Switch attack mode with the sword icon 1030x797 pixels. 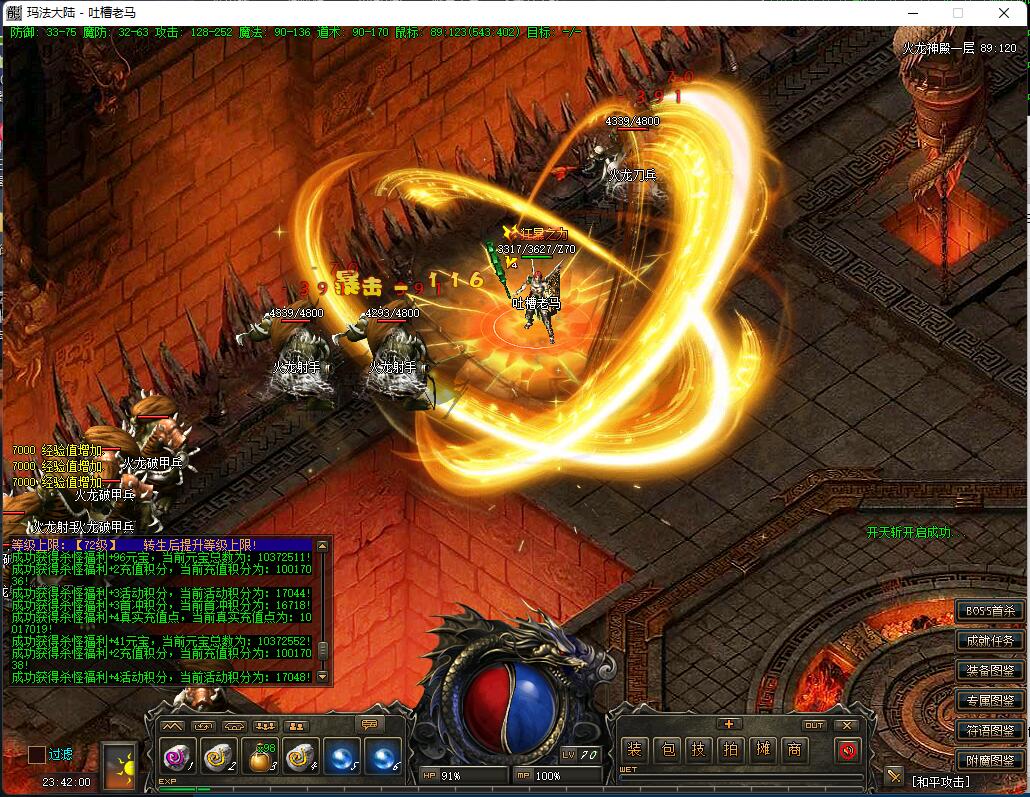tap(894, 776)
